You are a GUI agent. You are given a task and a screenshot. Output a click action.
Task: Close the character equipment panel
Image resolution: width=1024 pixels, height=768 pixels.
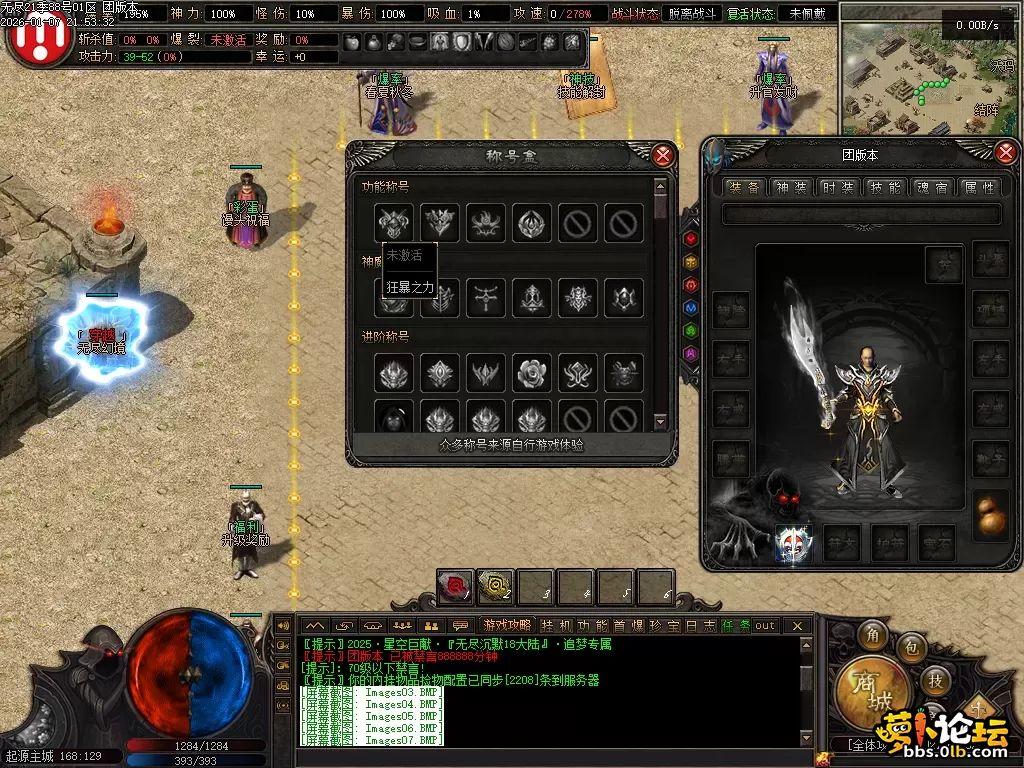1006,152
